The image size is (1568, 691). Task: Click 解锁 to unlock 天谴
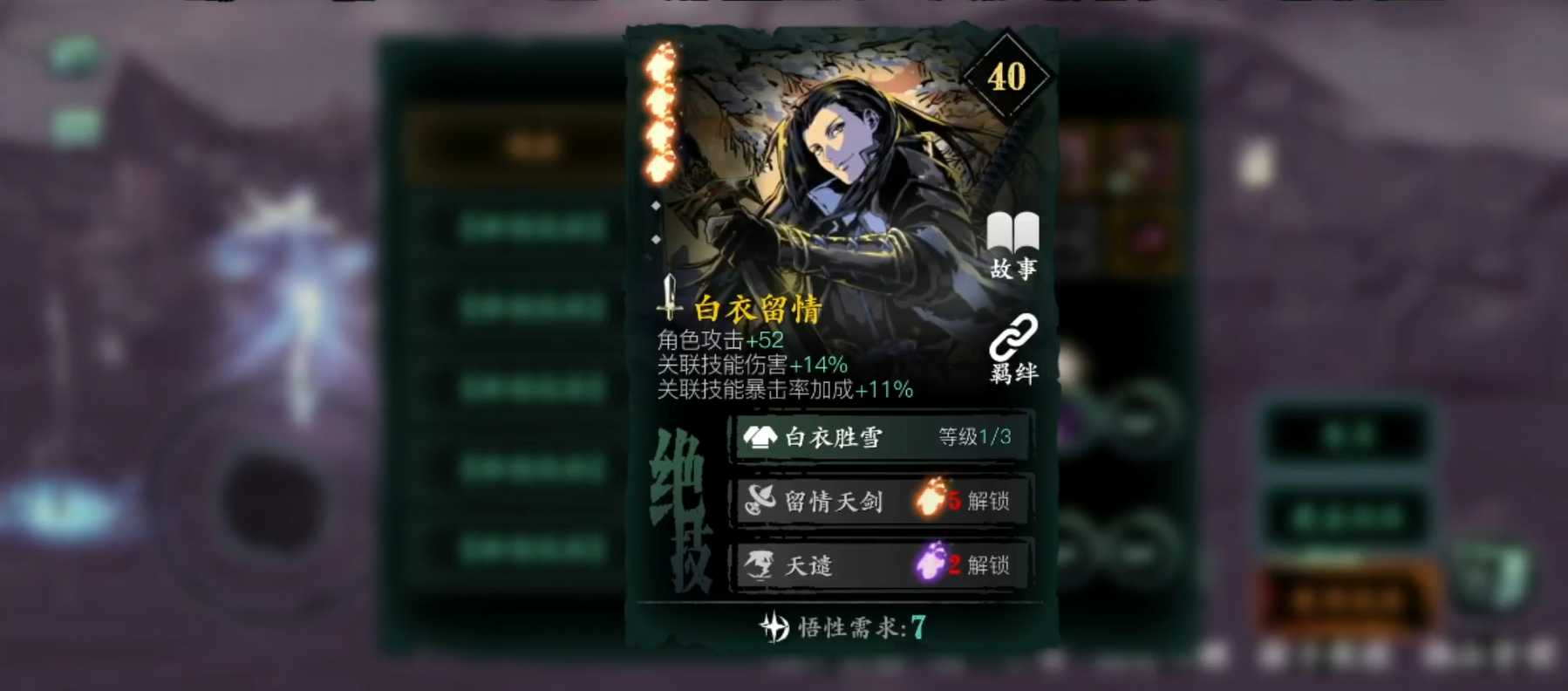(986, 566)
